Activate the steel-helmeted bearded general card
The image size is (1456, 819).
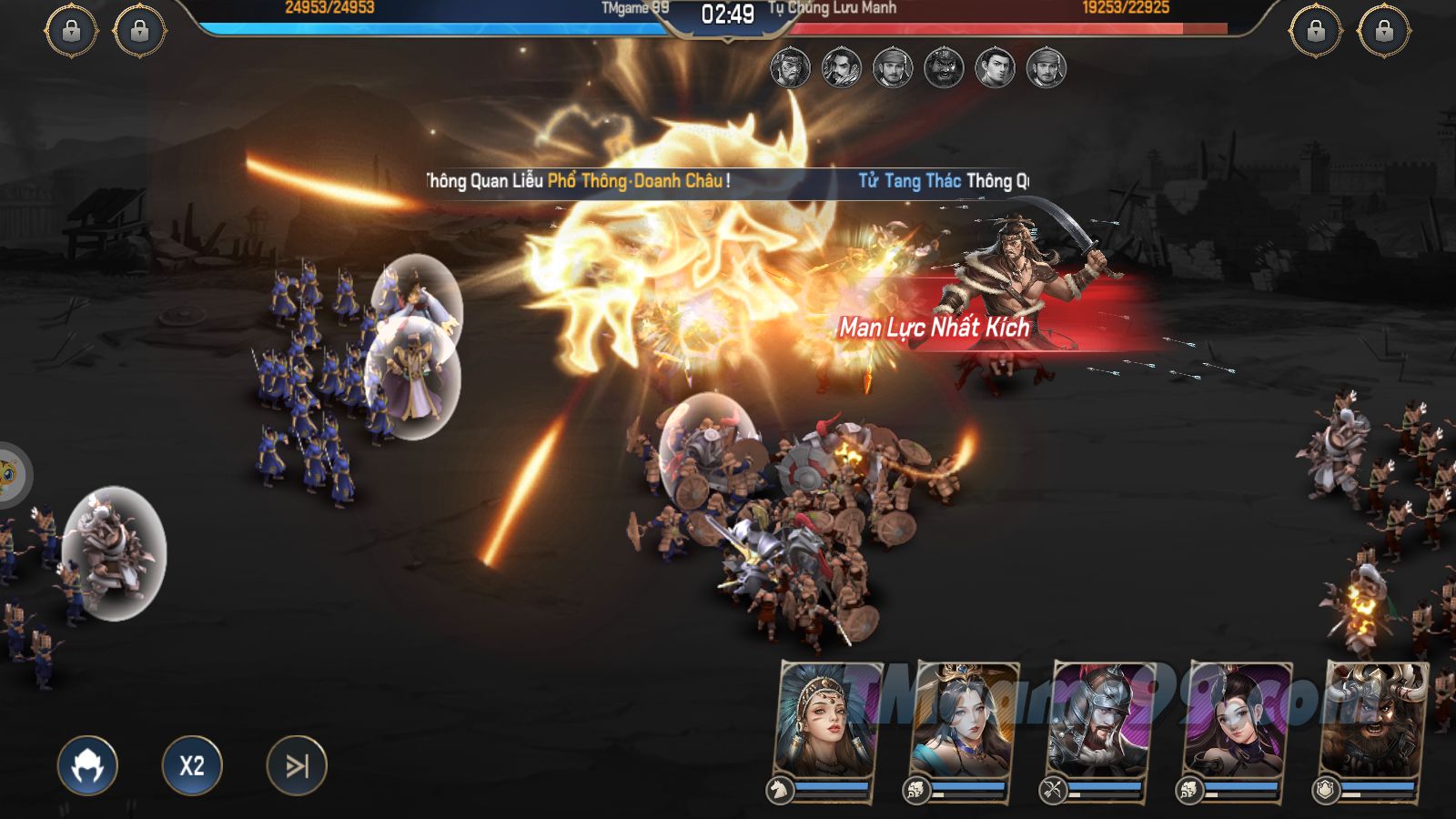[1101, 723]
